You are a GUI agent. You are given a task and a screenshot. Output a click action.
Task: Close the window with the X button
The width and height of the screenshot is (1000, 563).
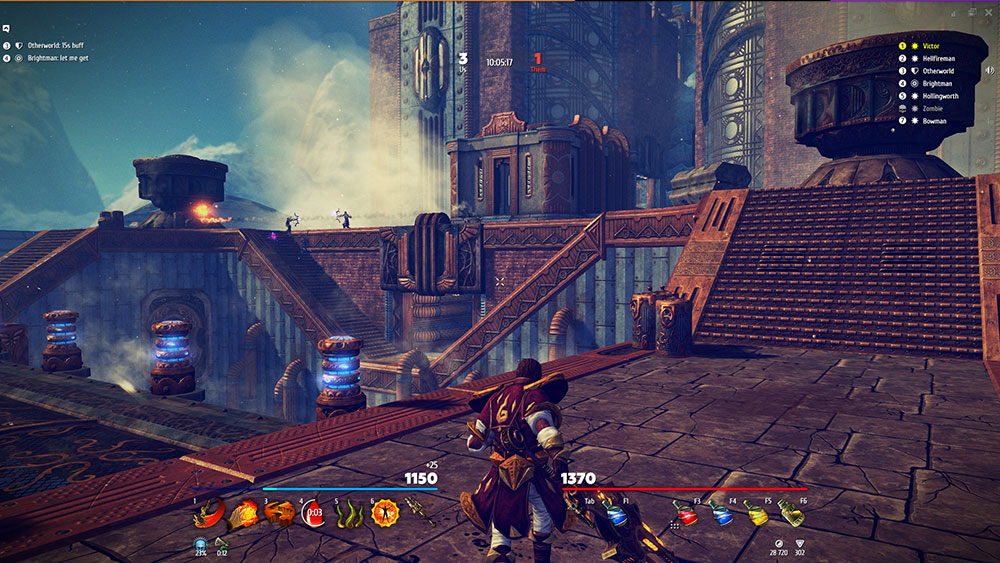[990, 12]
